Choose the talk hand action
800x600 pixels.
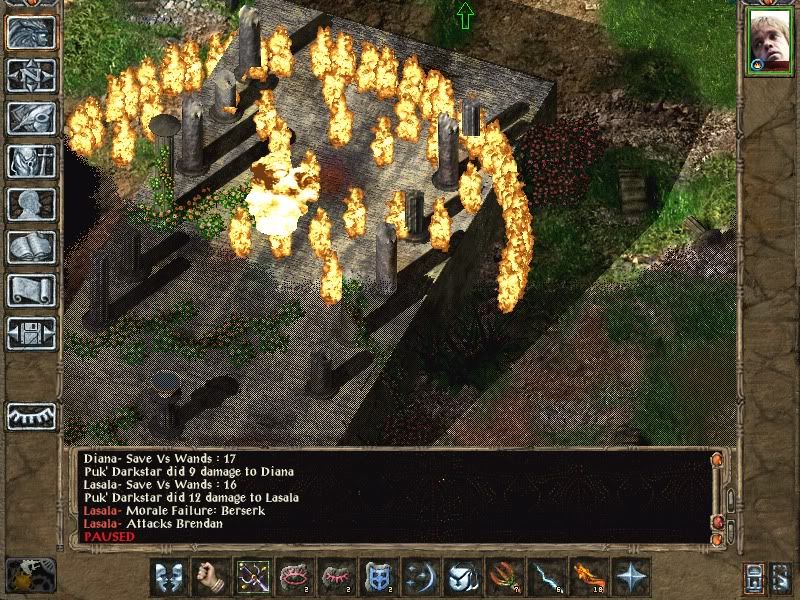210,577
